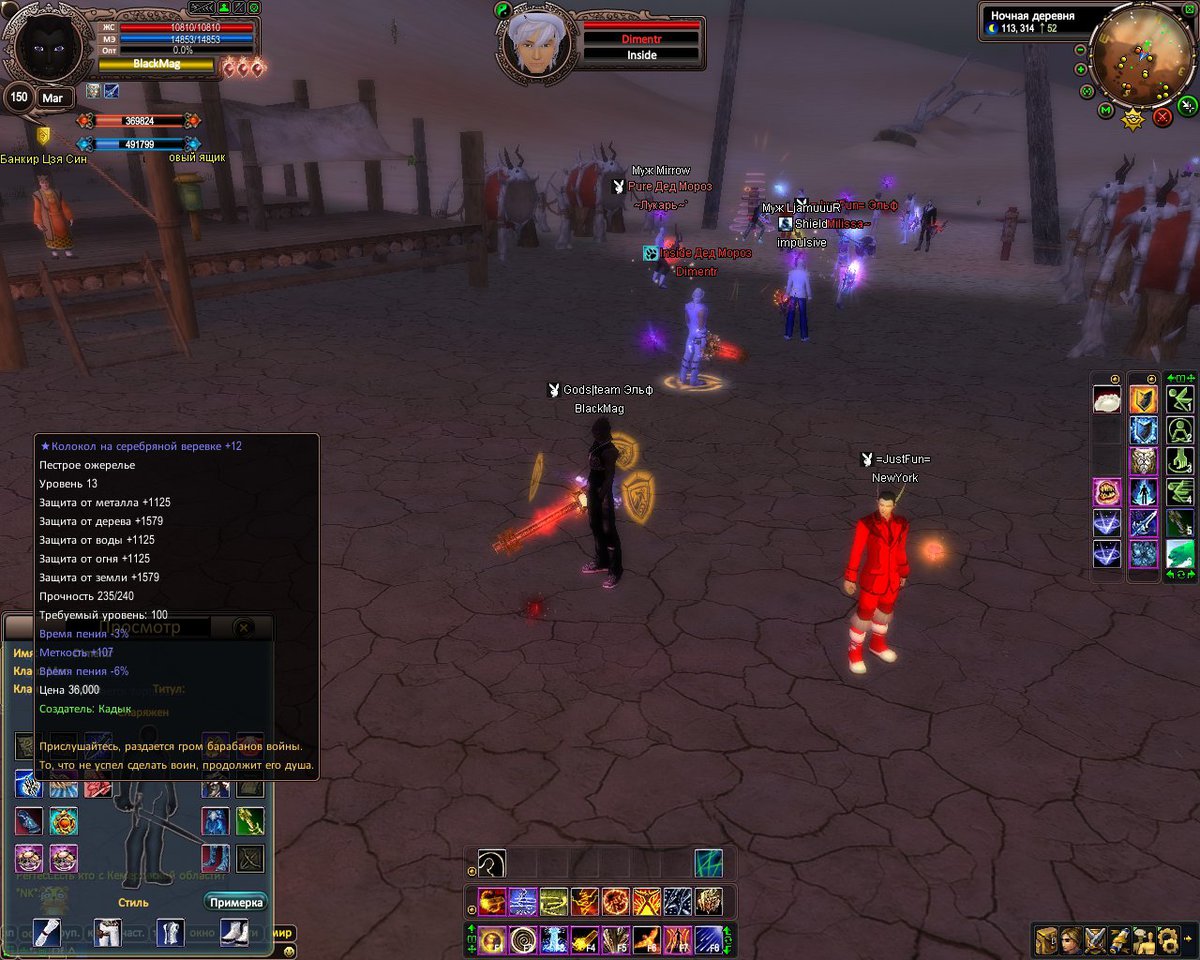Select the F4 flaming meteor skill

pos(584,940)
